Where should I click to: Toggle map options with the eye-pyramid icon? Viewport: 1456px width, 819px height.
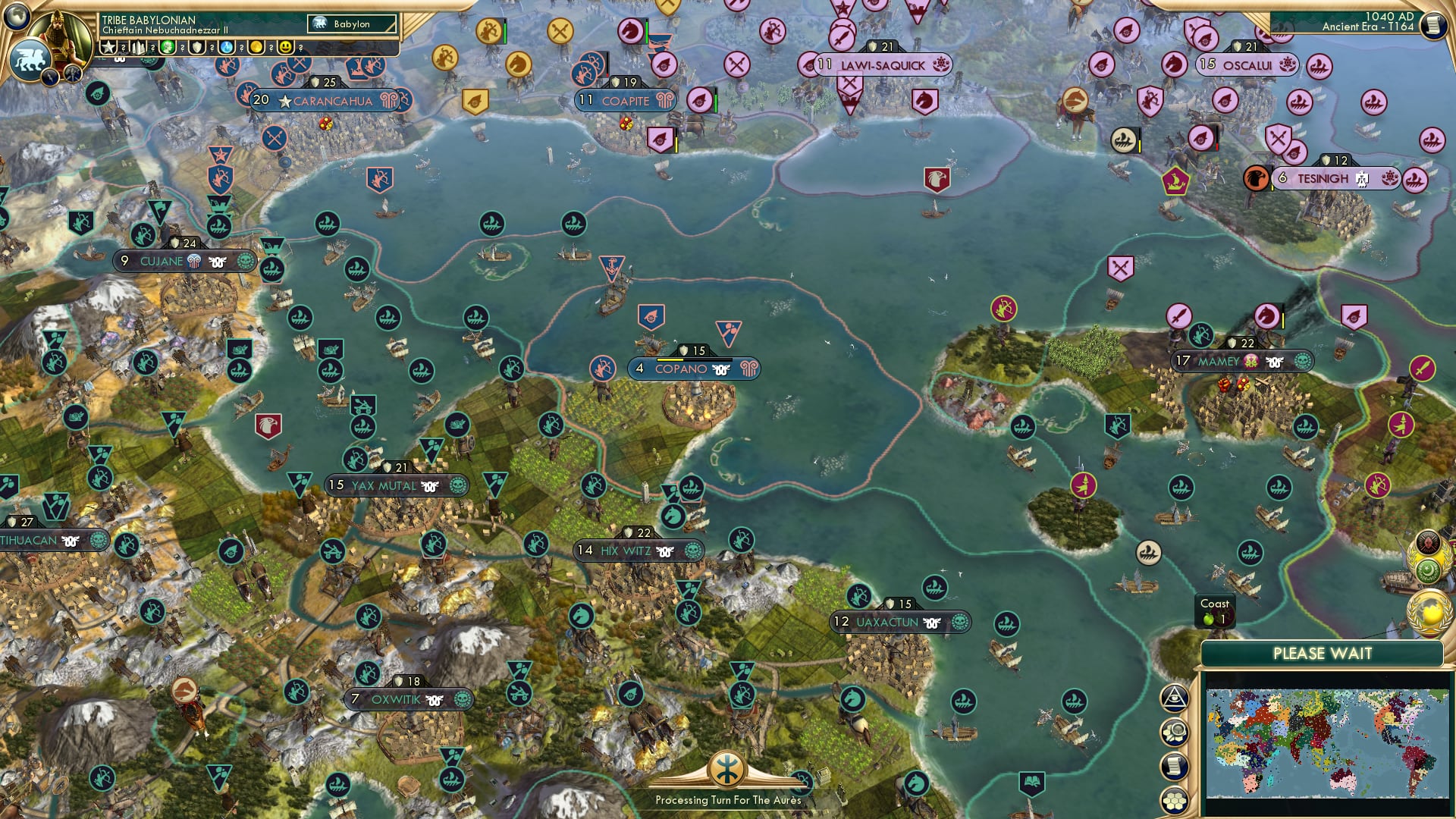coord(1175,698)
